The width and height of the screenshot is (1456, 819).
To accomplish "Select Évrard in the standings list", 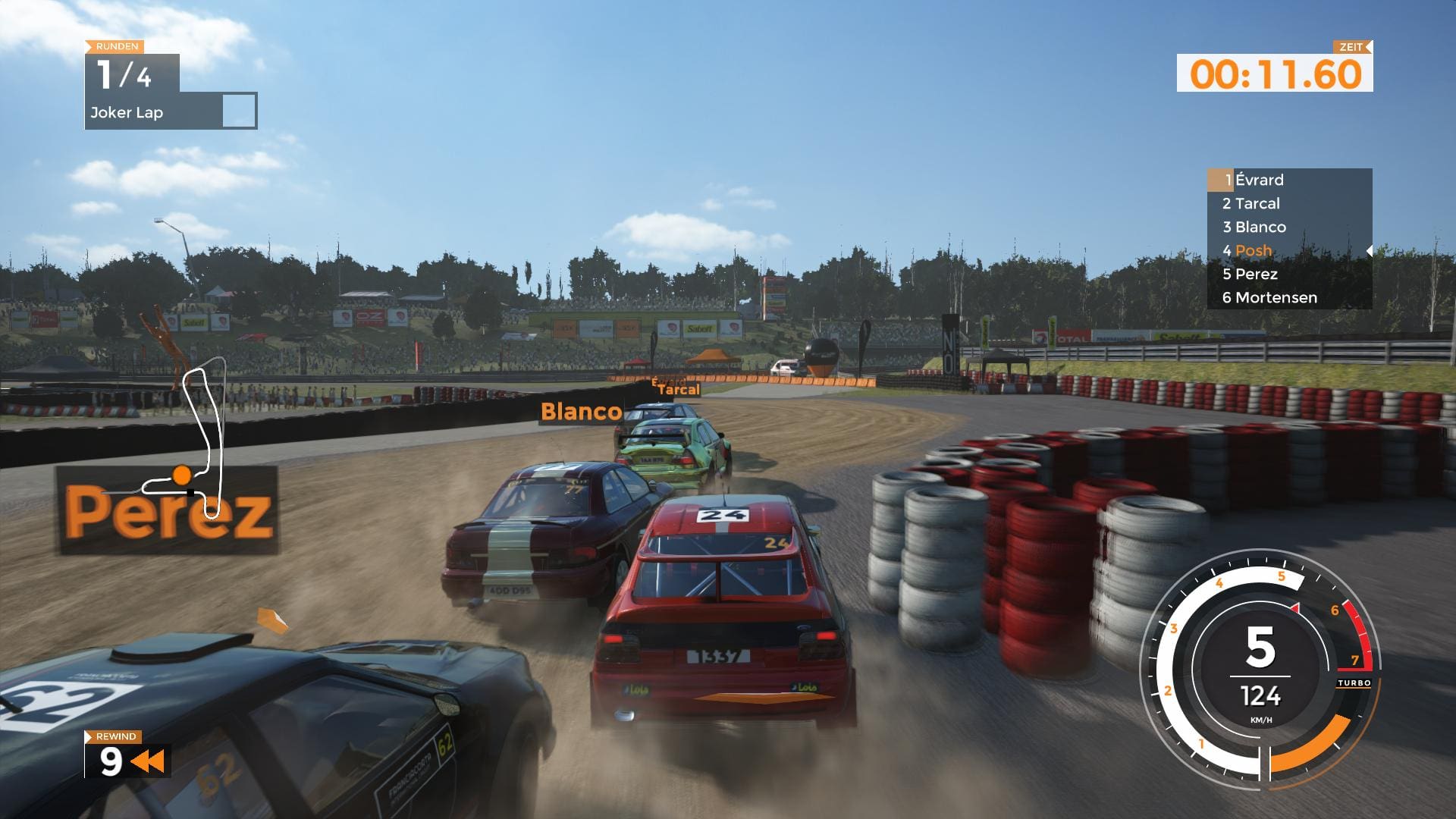I will (1259, 180).
